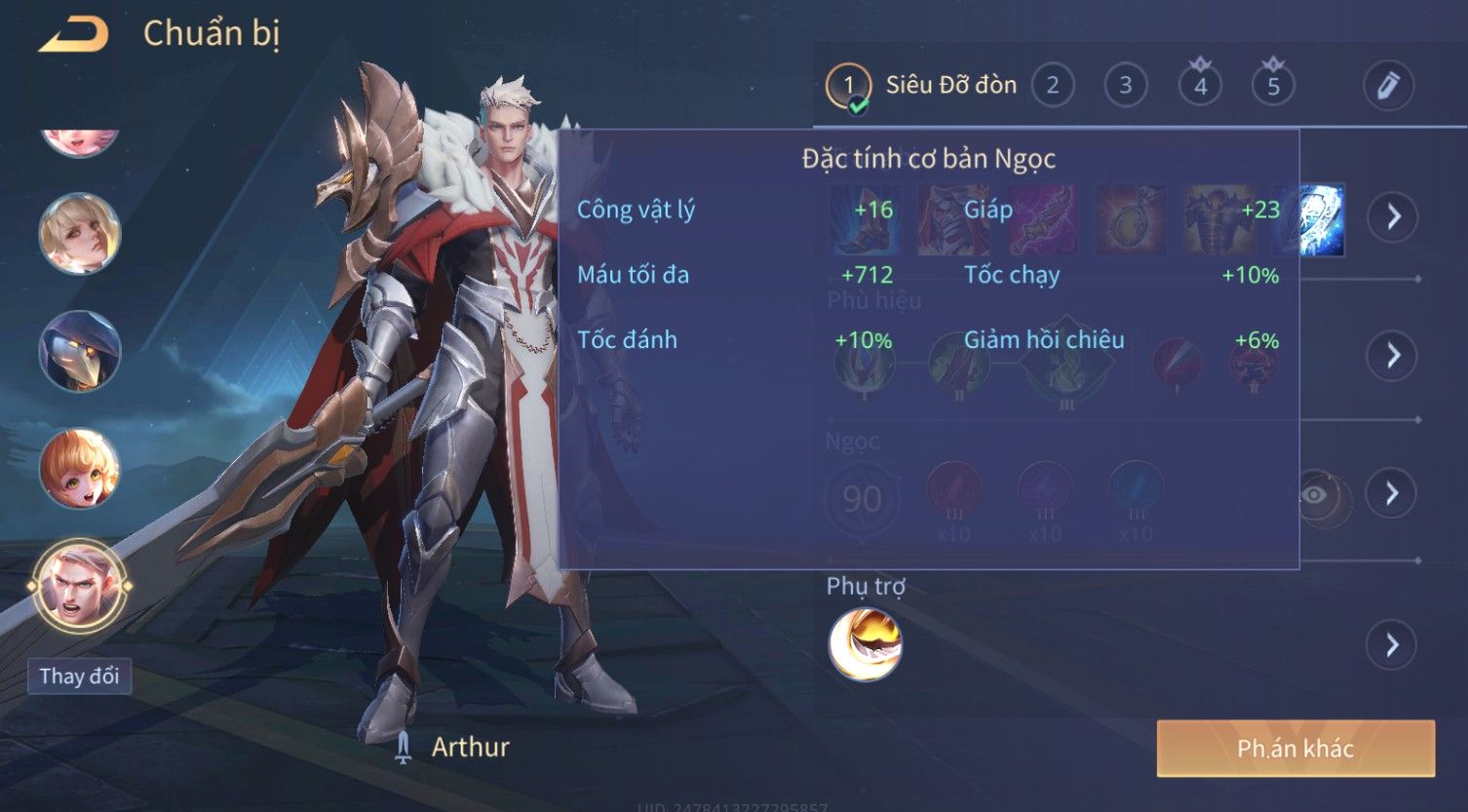Select preset slot number 3
The width and height of the screenshot is (1468, 812).
1125,86
